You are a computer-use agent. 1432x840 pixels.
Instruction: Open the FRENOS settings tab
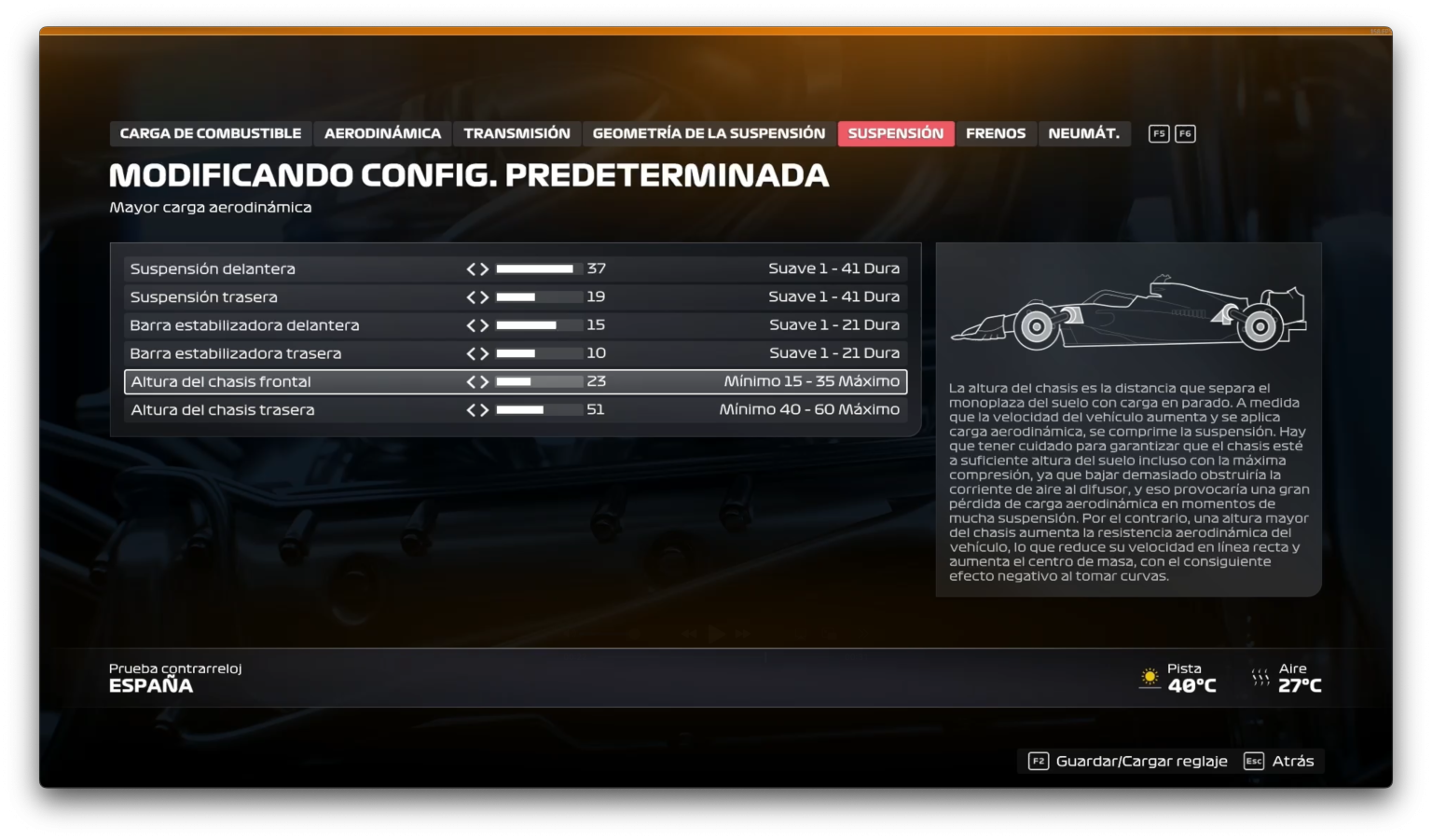pos(996,133)
